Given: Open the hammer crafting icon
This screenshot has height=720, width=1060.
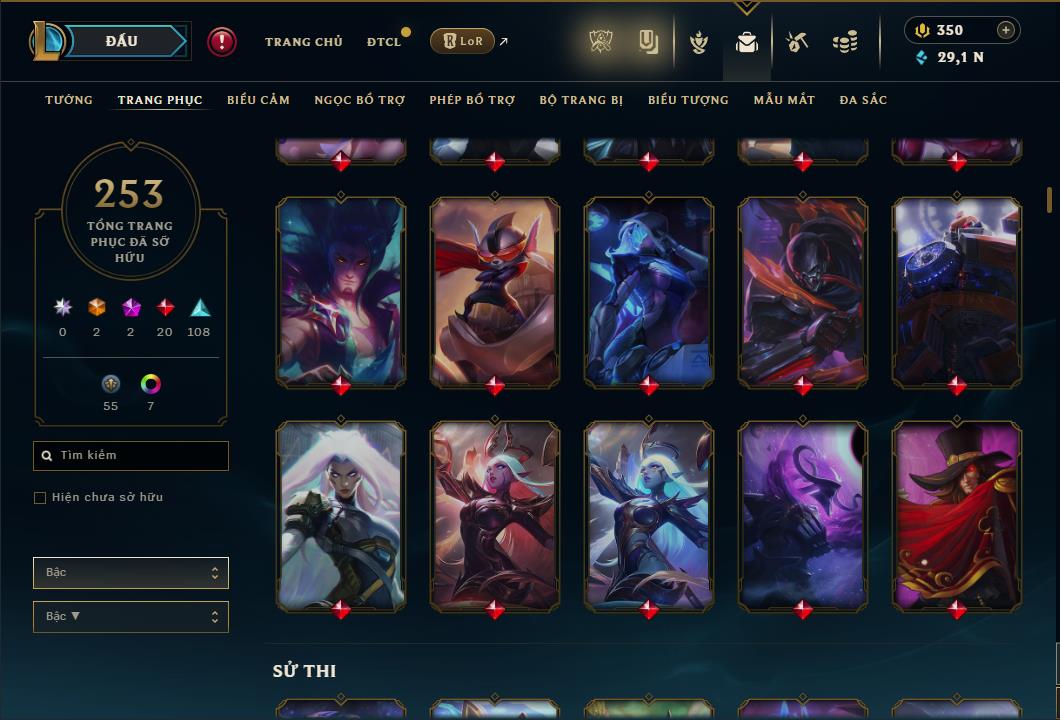Looking at the screenshot, I should [x=796, y=42].
